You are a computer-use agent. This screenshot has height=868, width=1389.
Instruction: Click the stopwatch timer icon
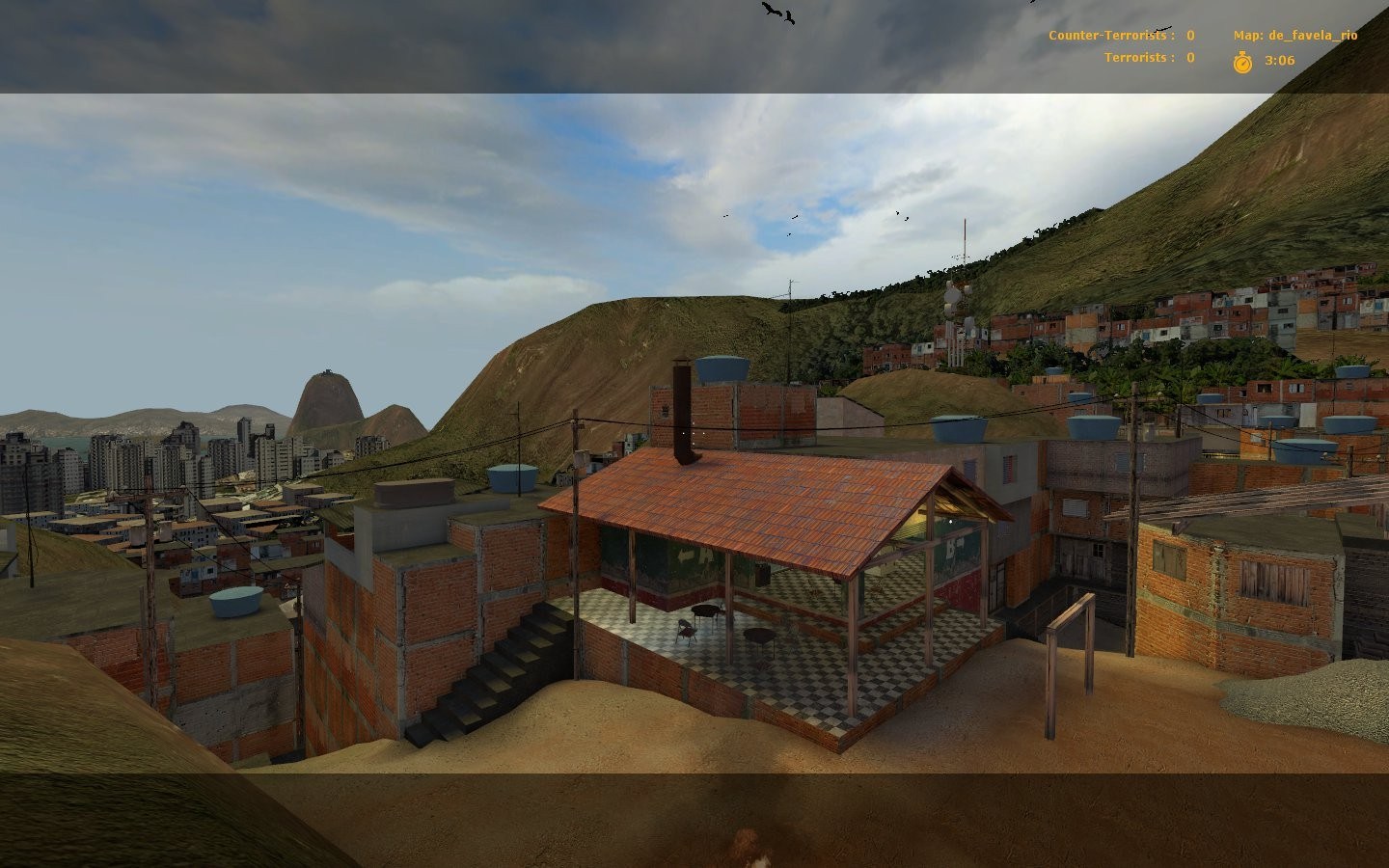coord(1242,60)
